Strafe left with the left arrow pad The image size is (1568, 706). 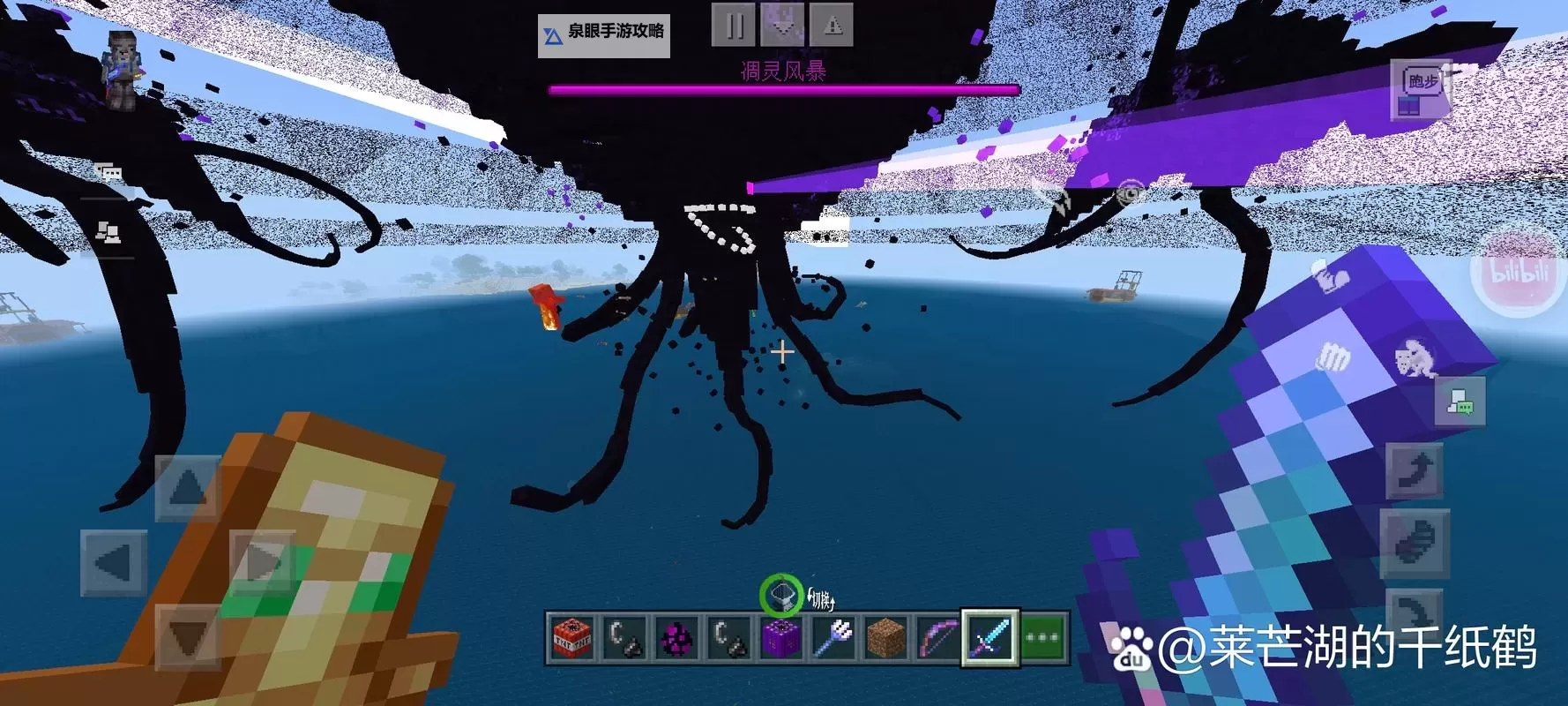click(113, 562)
